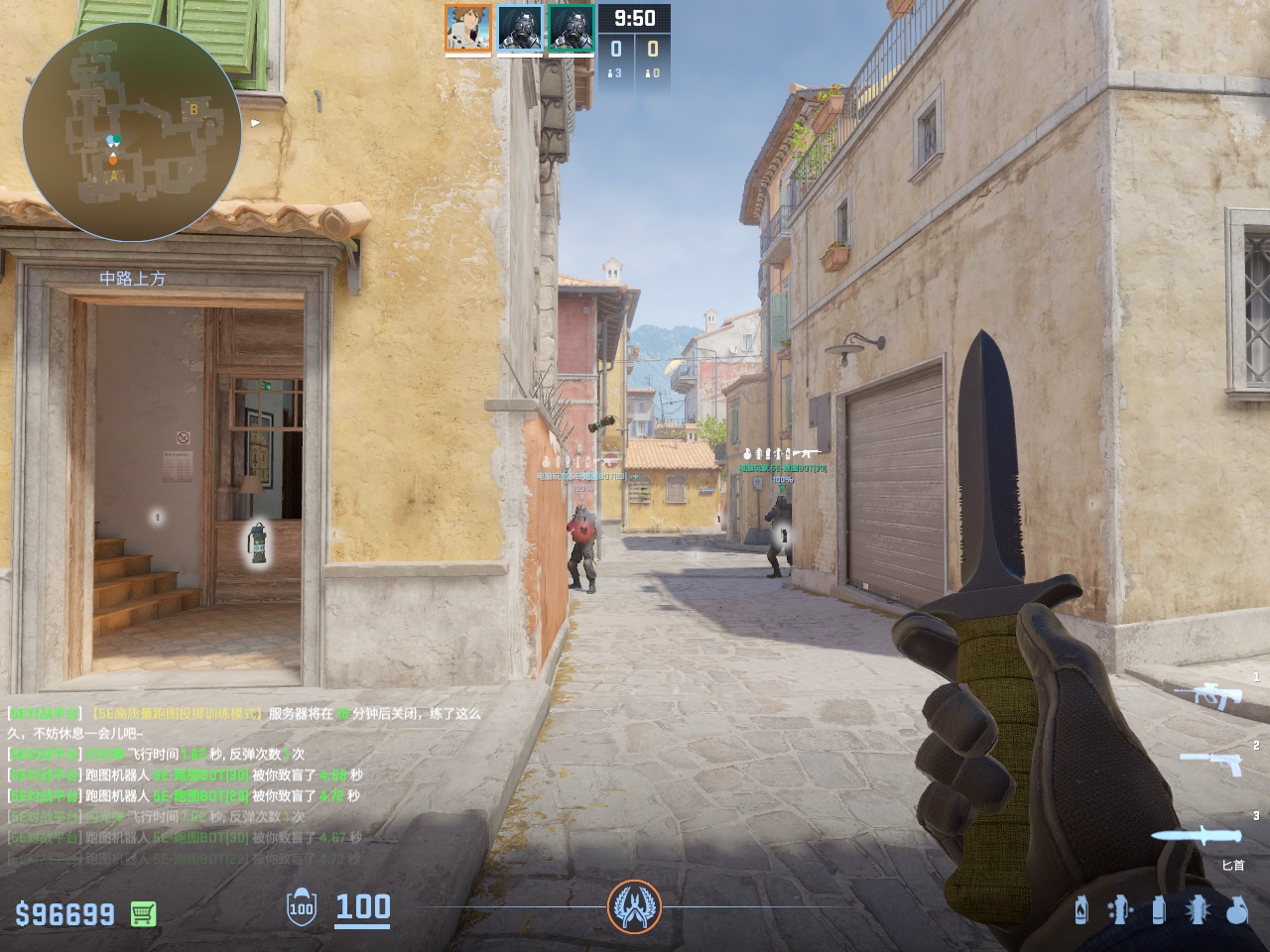1270x952 pixels.
Task: Switch to the AUG rifle in slot 1
Action: pos(1207,695)
